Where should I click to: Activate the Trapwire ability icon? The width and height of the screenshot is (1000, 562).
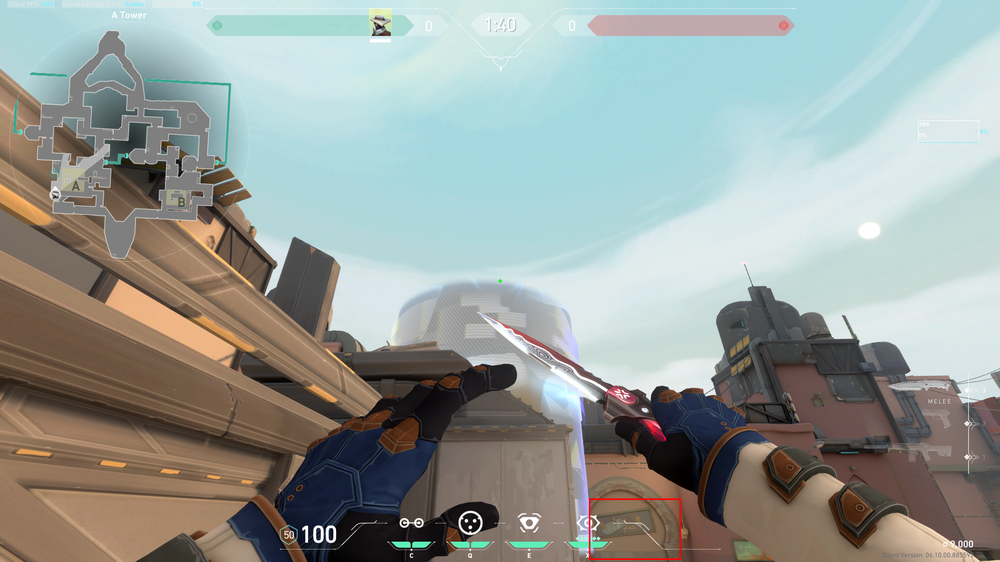[x=411, y=523]
